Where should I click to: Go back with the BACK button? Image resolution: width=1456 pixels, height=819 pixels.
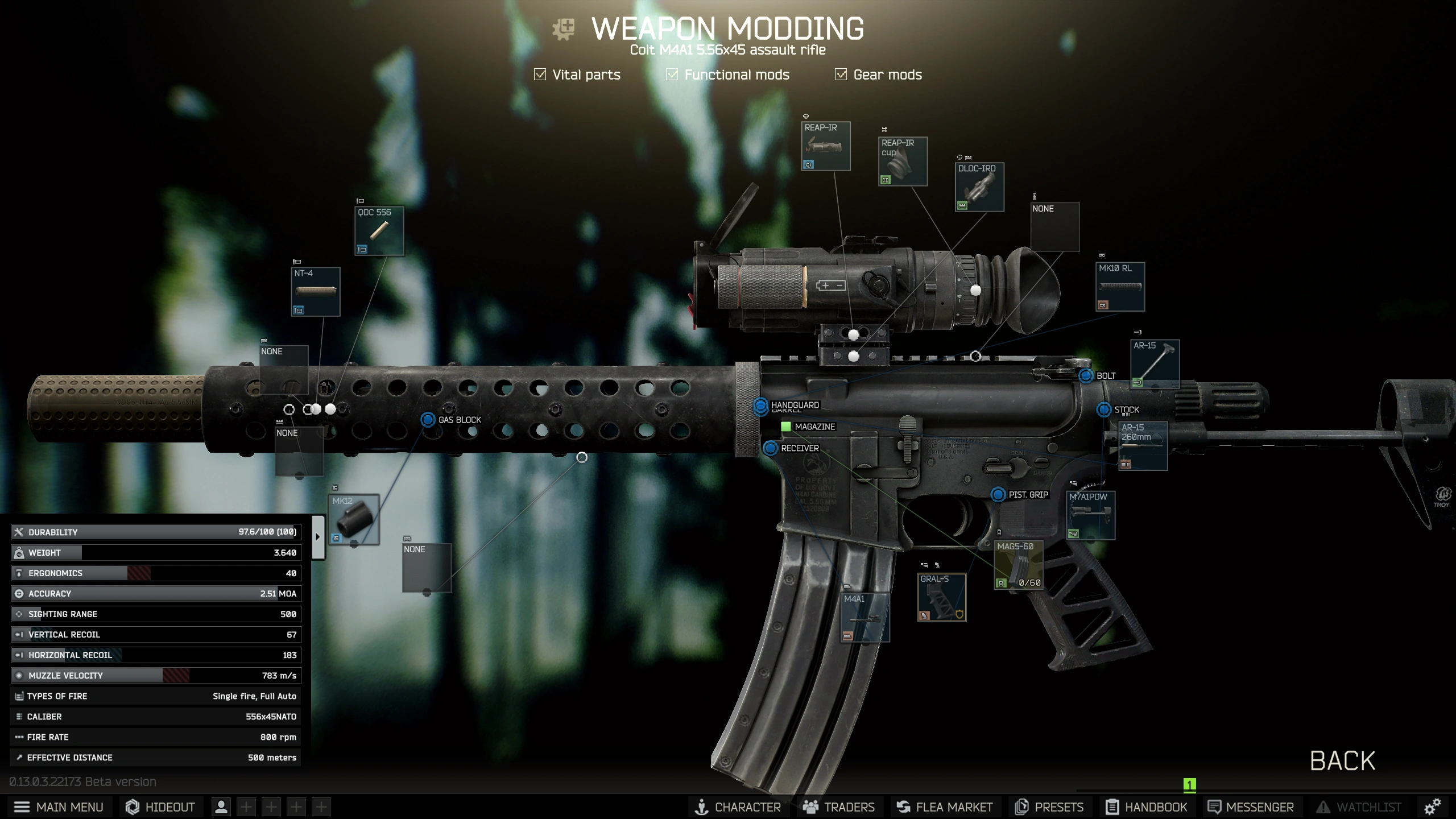pyautogui.click(x=1342, y=761)
